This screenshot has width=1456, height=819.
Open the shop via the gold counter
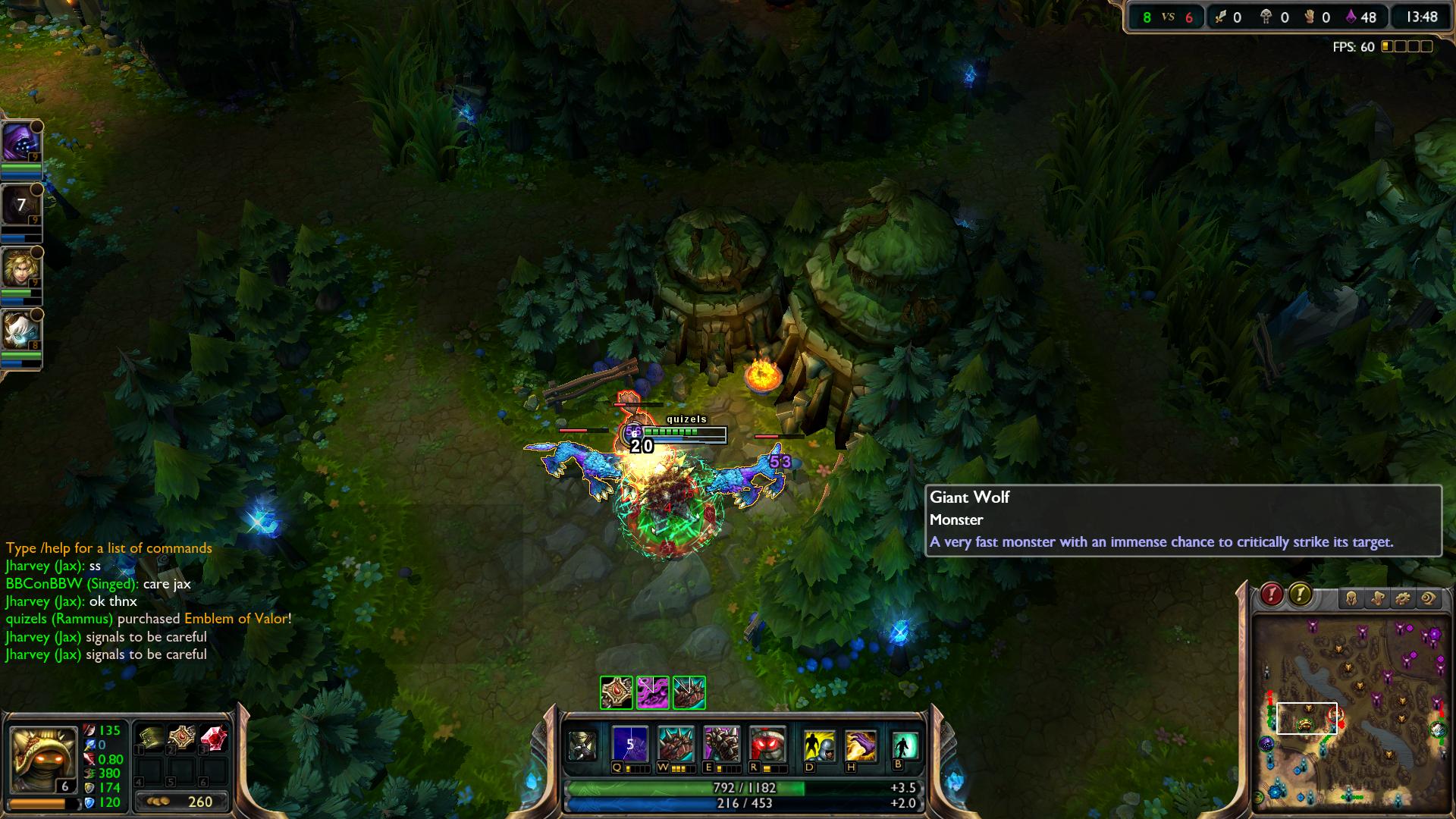pyautogui.click(x=182, y=802)
